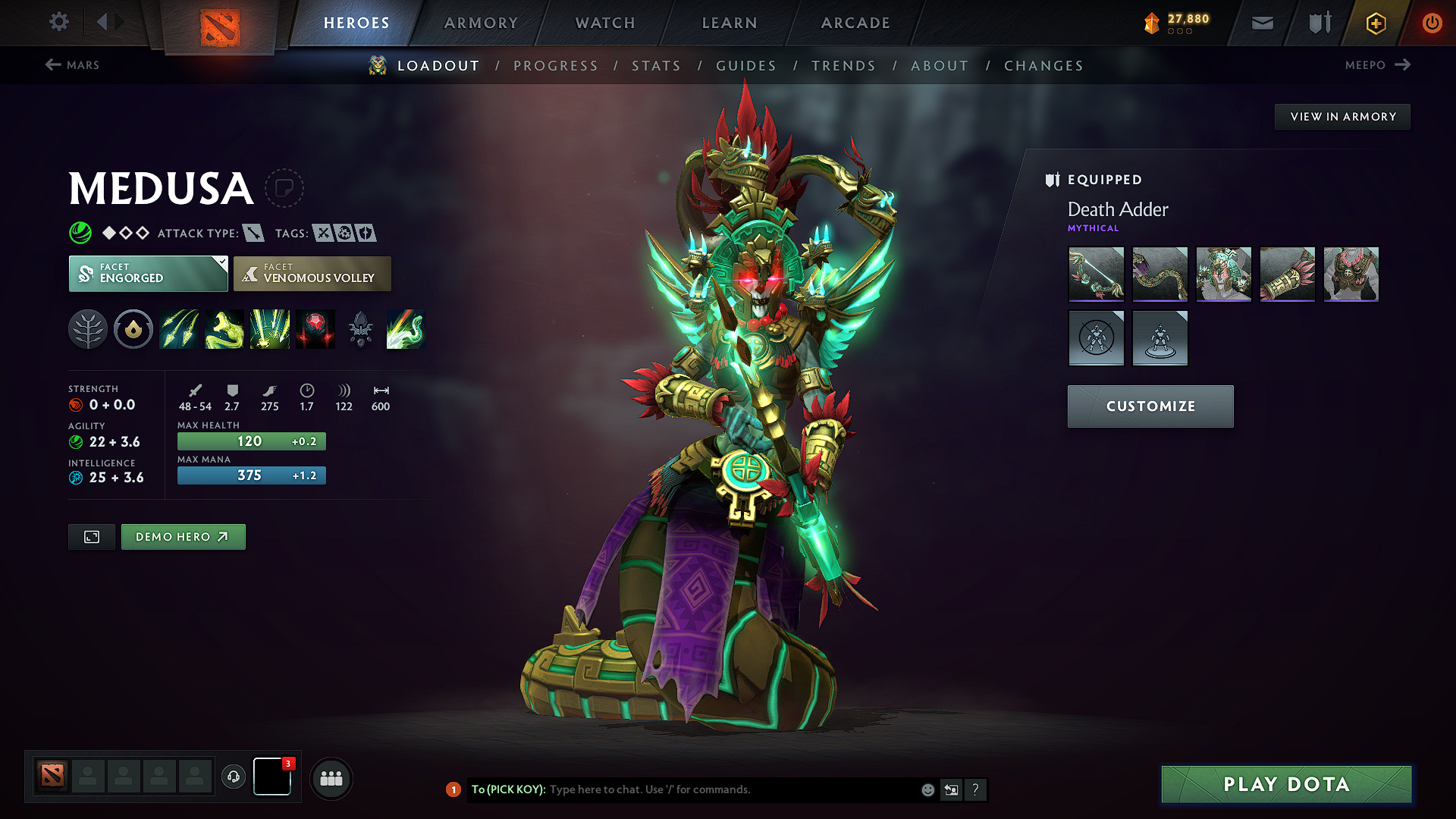
Task: Enable the Venomous Volley facet
Action: coord(312,274)
